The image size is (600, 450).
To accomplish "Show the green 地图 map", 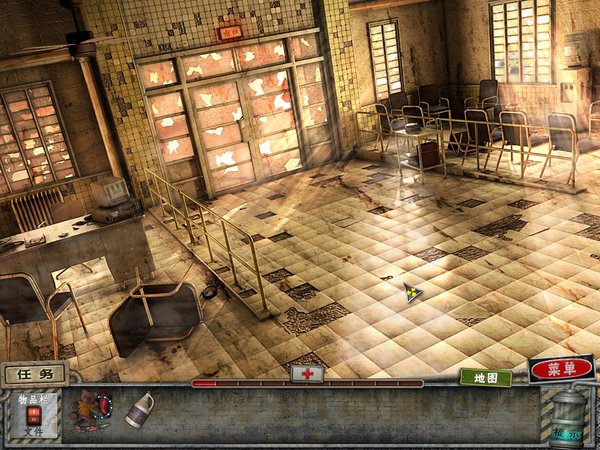I will [x=486, y=378].
